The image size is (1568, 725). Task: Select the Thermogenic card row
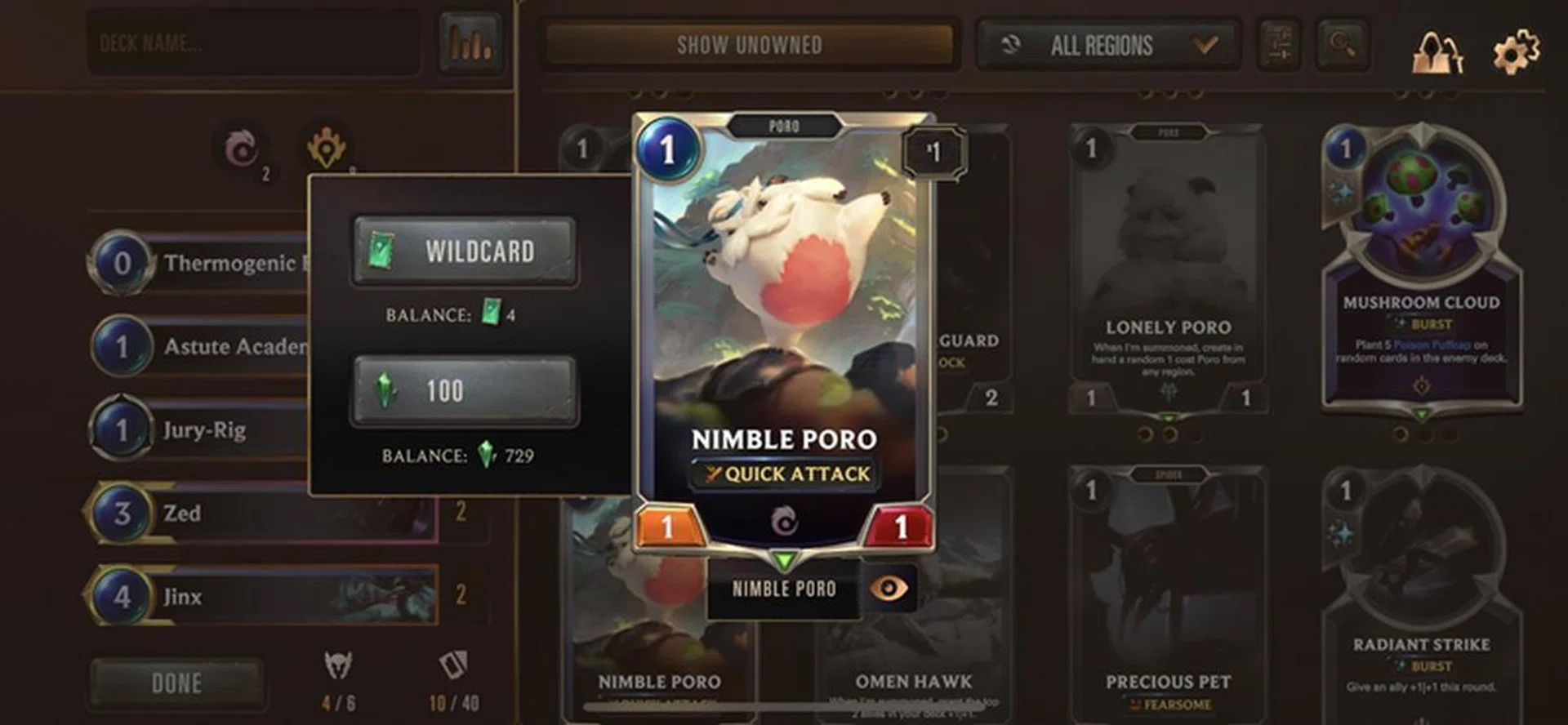[x=204, y=263]
